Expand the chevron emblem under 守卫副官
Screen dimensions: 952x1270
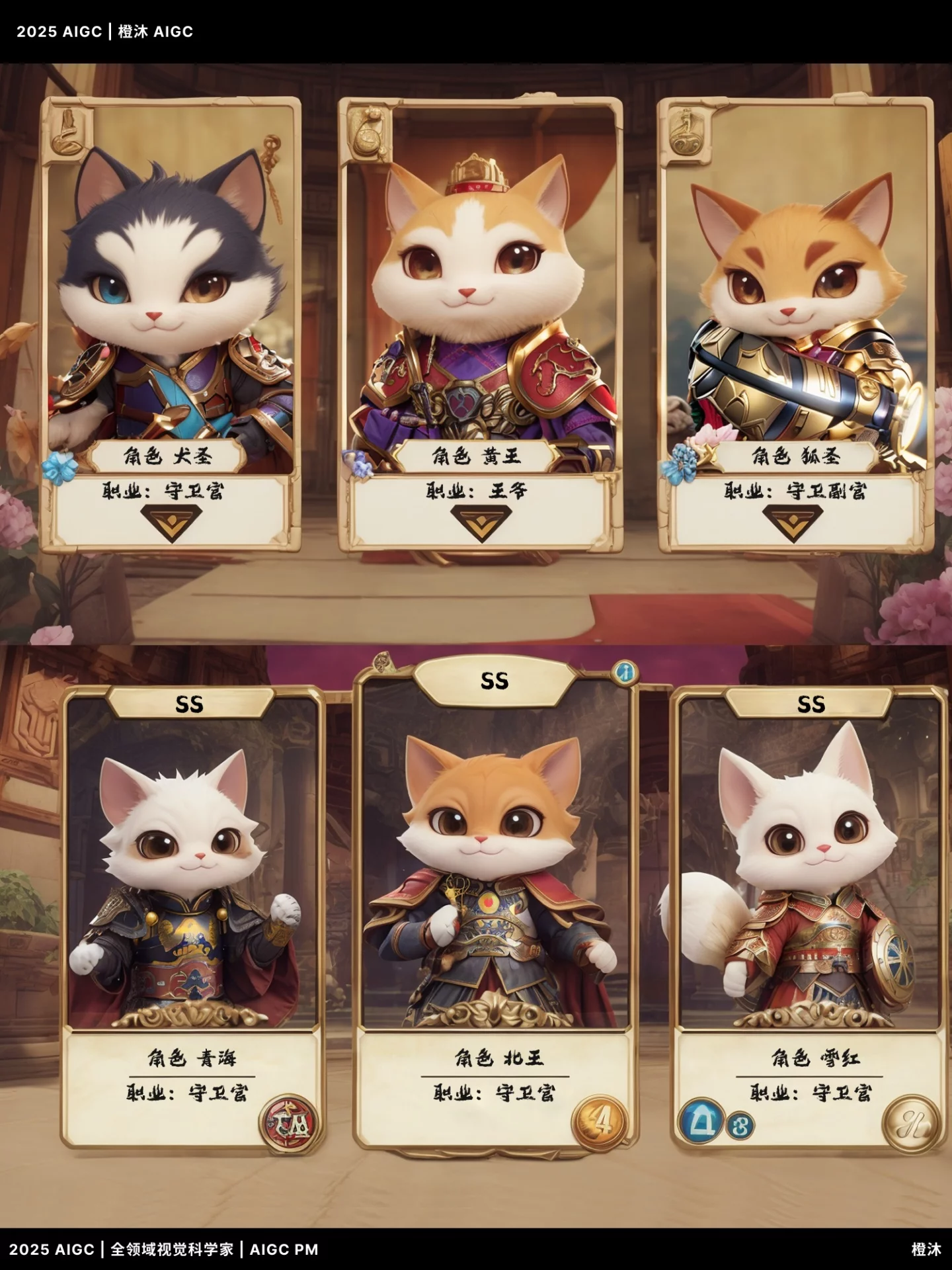click(793, 522)
